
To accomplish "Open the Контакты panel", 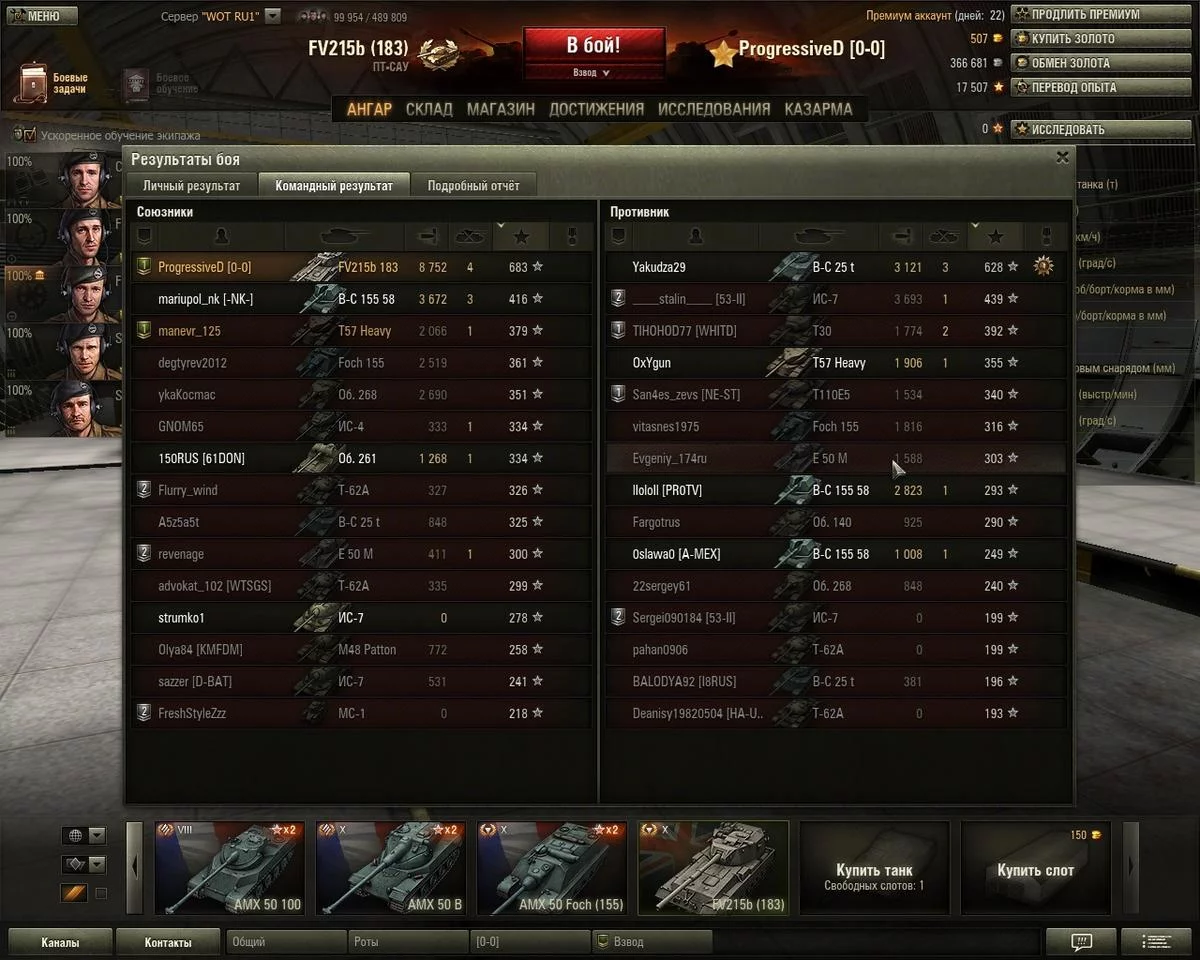I will pos(168,942).
